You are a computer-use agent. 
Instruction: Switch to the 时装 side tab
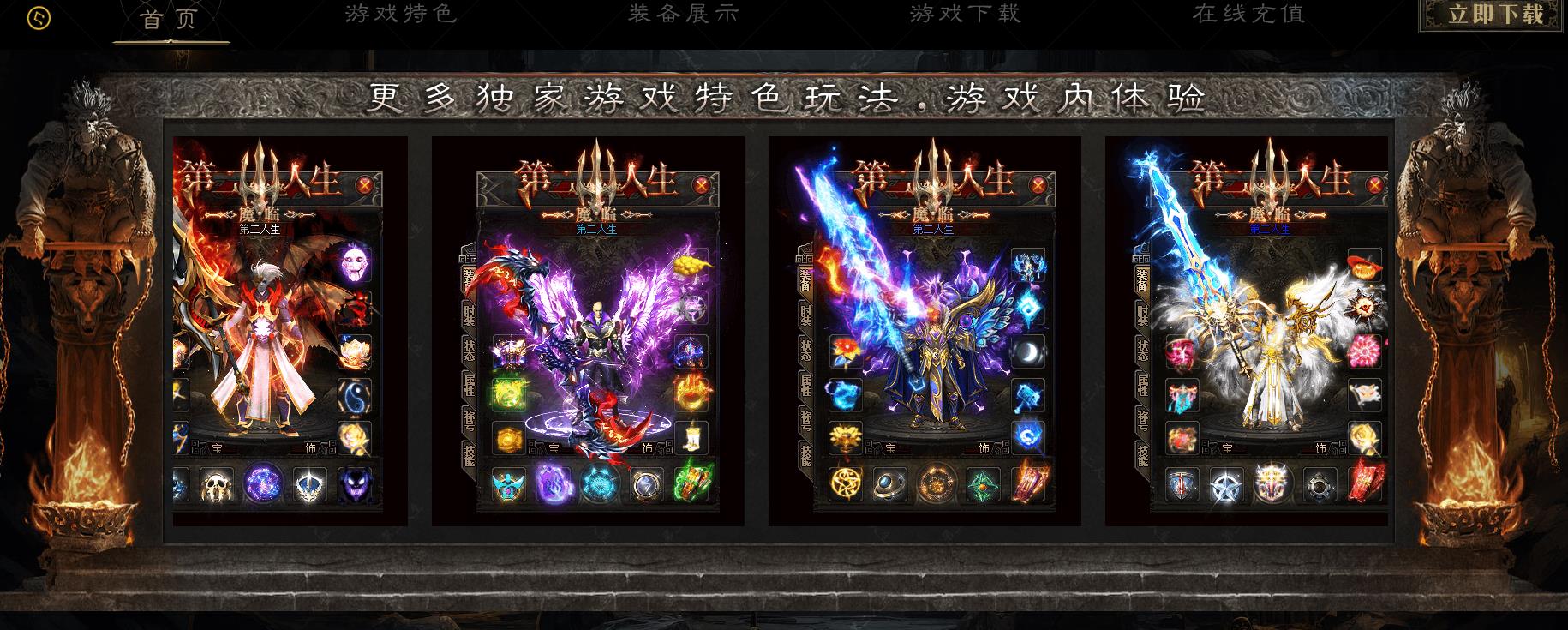(805, 315)
